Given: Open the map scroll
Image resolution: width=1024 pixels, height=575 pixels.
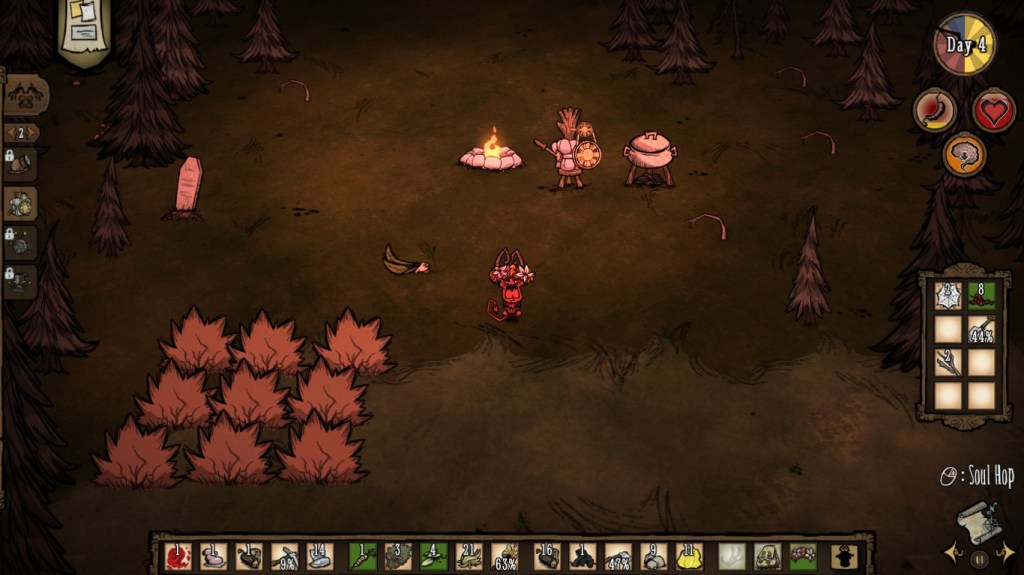Looking at the screenshot, I should [978, 520].
